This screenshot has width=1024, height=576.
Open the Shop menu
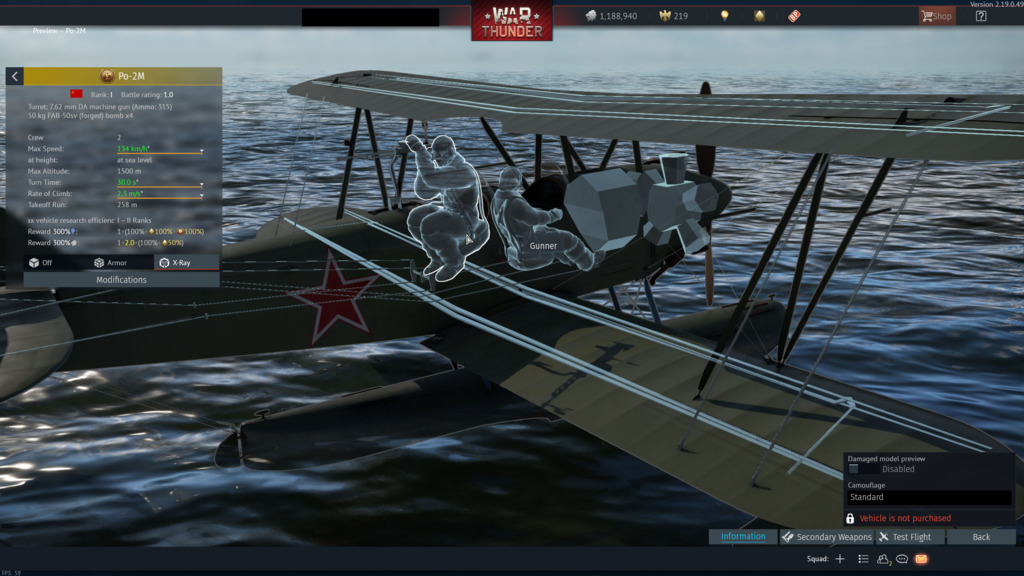point(937,16)
